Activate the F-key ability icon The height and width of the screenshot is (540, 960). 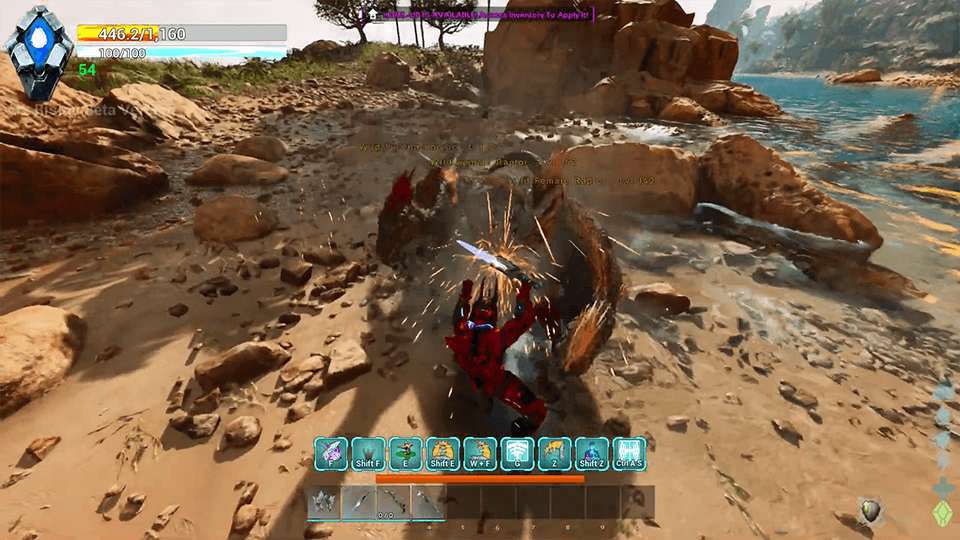[331, 453]
